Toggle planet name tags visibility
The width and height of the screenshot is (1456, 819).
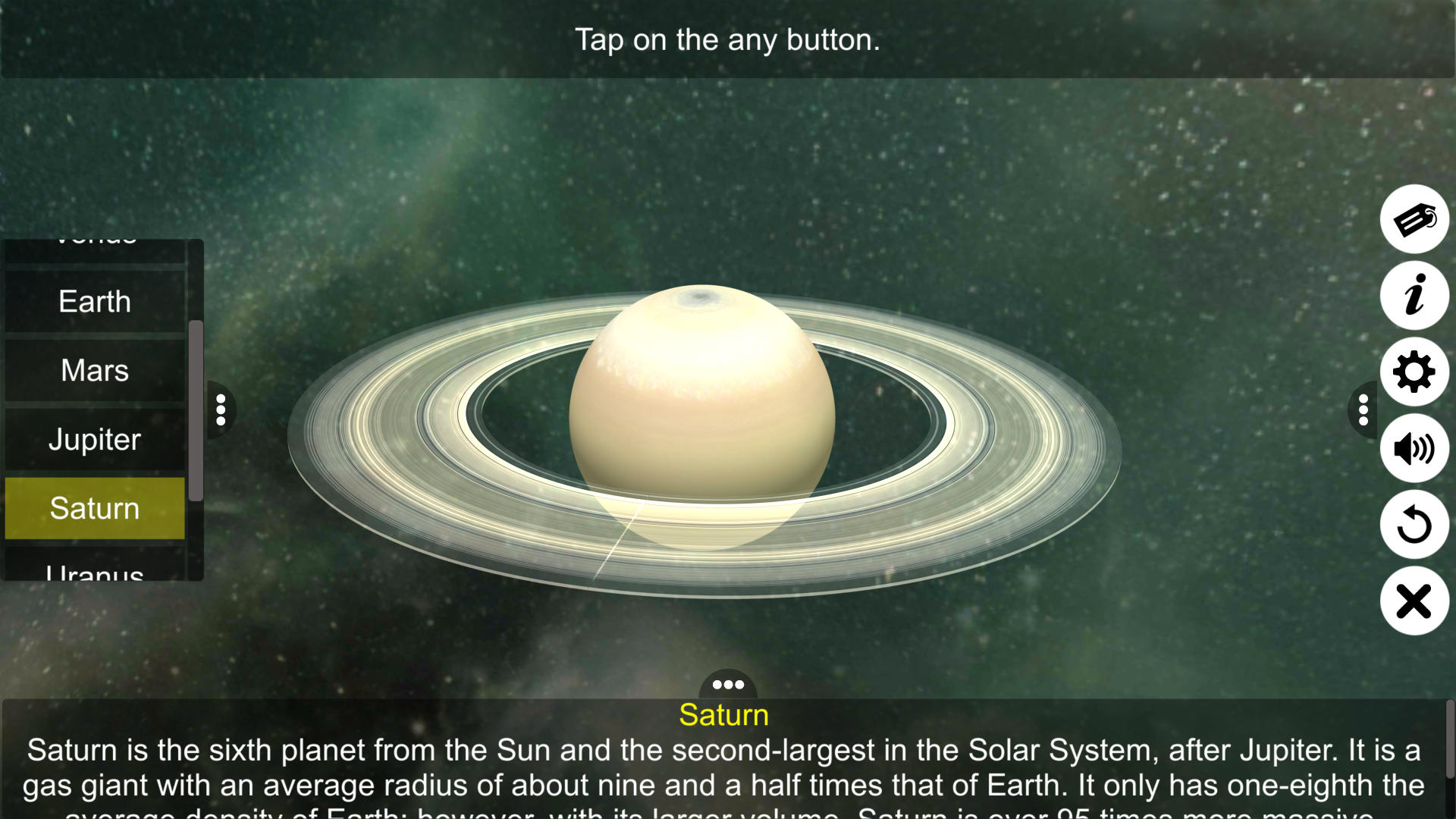point(1414,219)
